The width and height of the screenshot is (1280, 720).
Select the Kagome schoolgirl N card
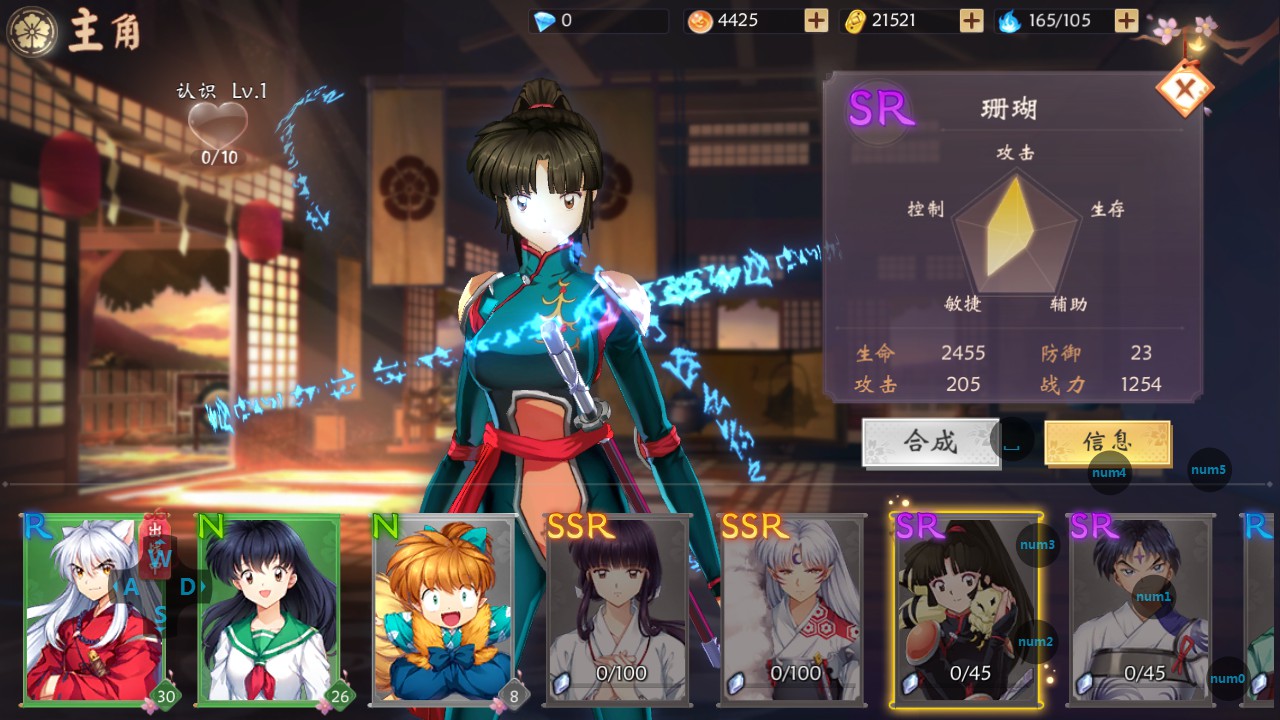click(268, 608)
